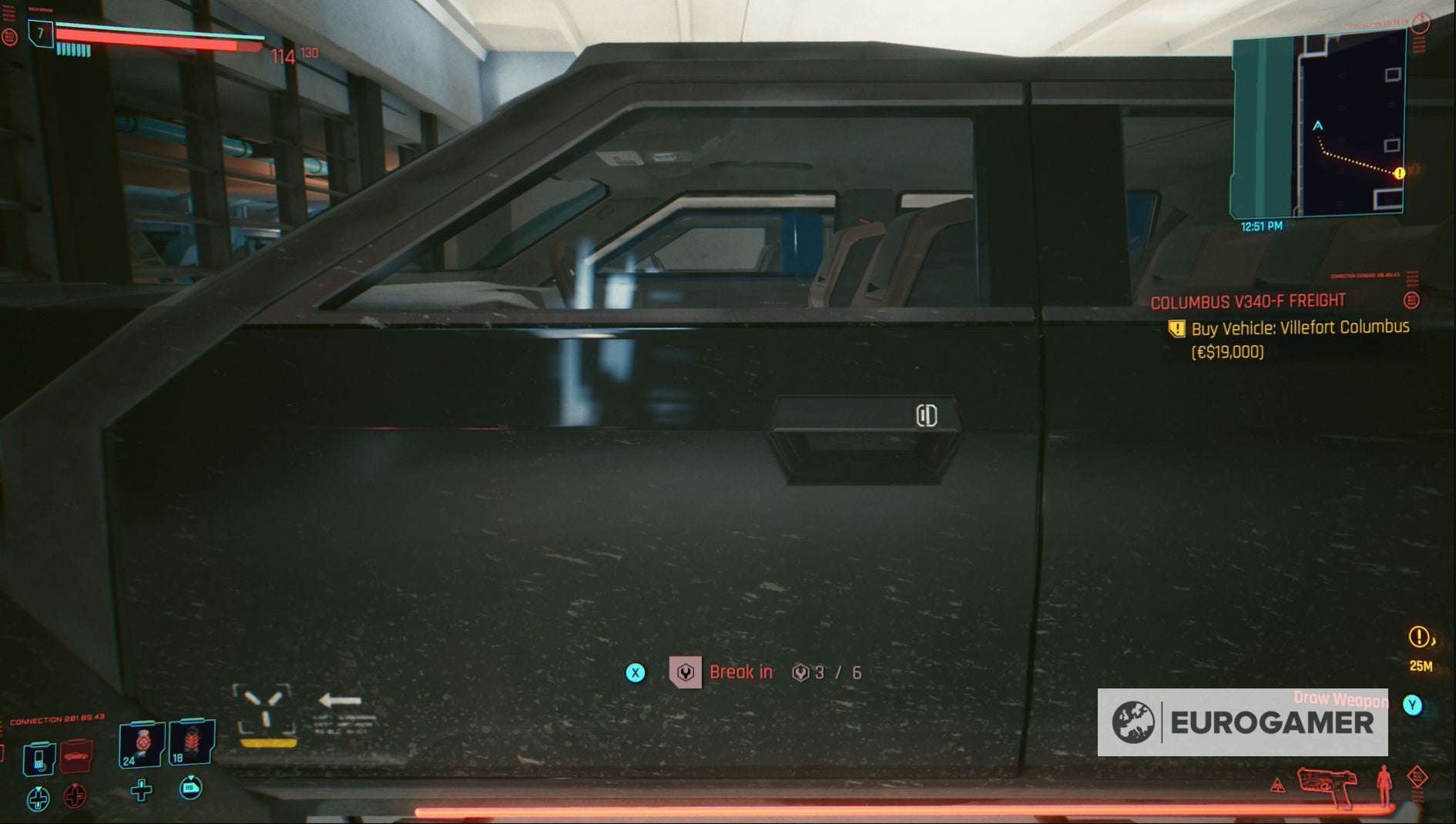1456x824 pixels.
Task: Click the radiation warning triangle icon
Action: [x=1277, y=787]
